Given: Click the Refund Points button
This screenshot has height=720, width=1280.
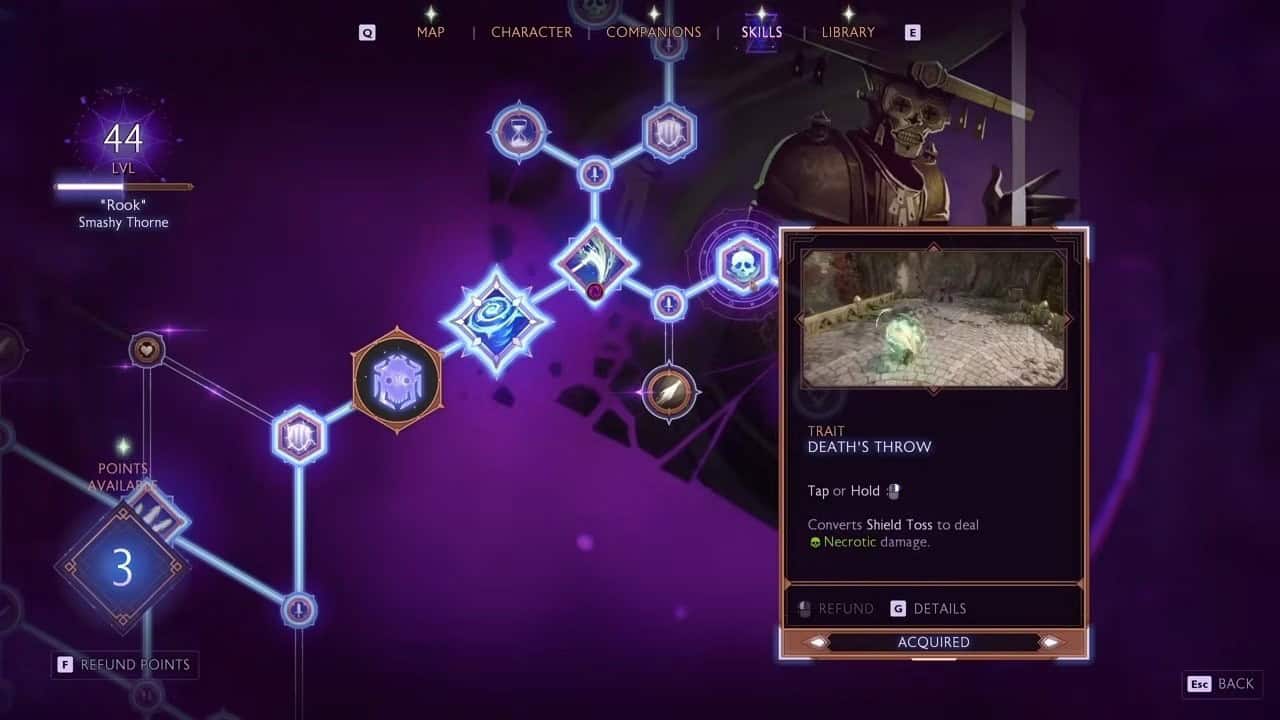Looking at the screenshot, I should 124,664.
